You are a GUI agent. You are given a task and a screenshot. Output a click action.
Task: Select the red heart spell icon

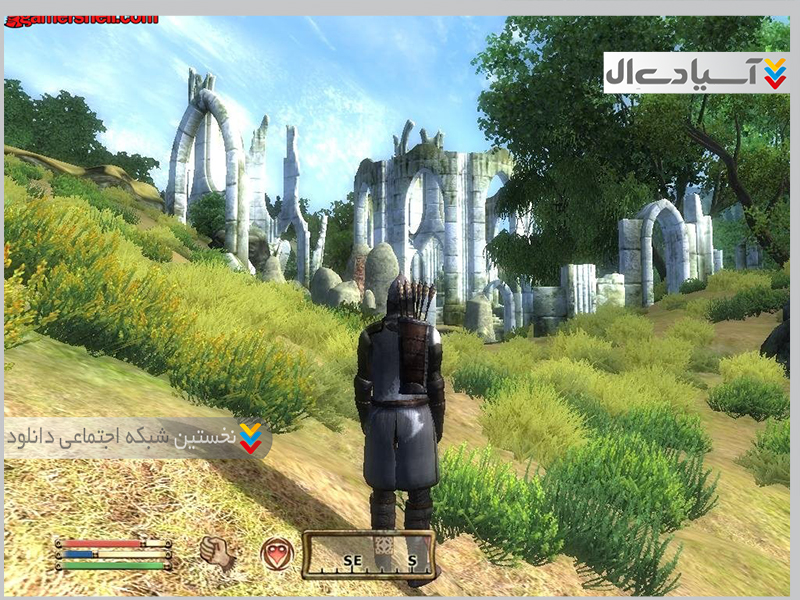(277, 553)
